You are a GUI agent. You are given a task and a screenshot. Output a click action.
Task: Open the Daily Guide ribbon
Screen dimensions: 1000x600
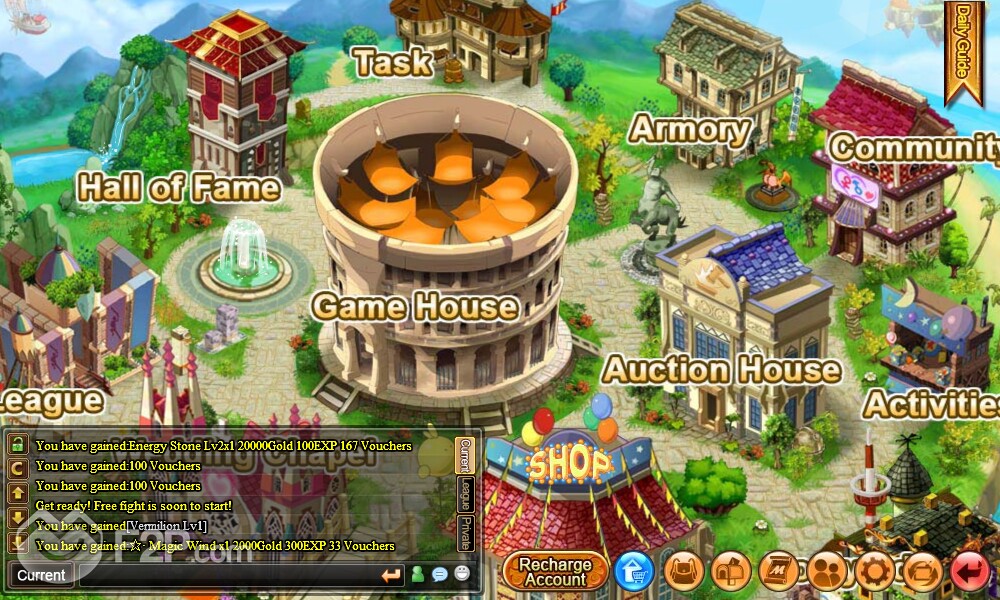pos(963,50)
